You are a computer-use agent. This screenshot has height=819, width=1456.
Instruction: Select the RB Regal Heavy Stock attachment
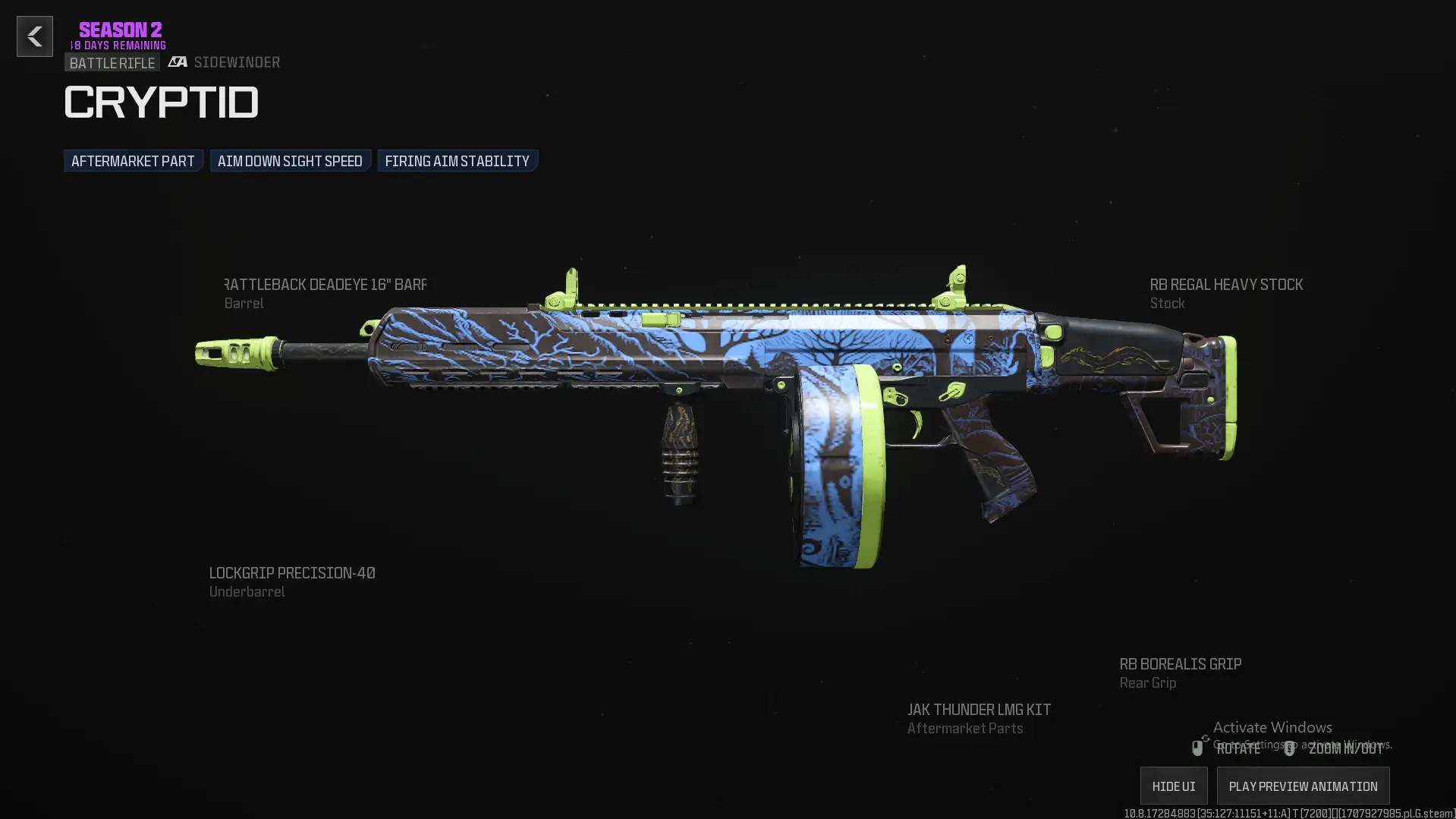pos(1225,285)
